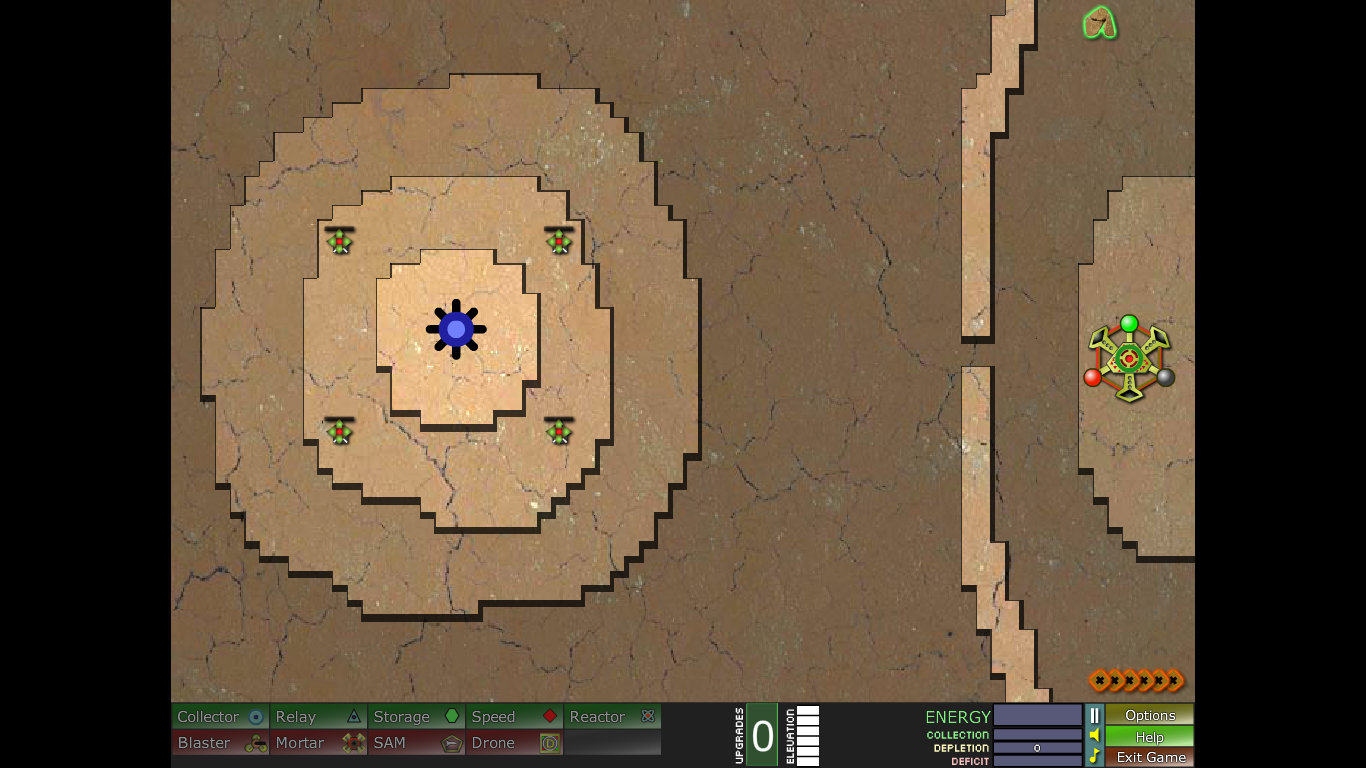Choose the Reactor build button
The image size is (1366, 768).
612,716
